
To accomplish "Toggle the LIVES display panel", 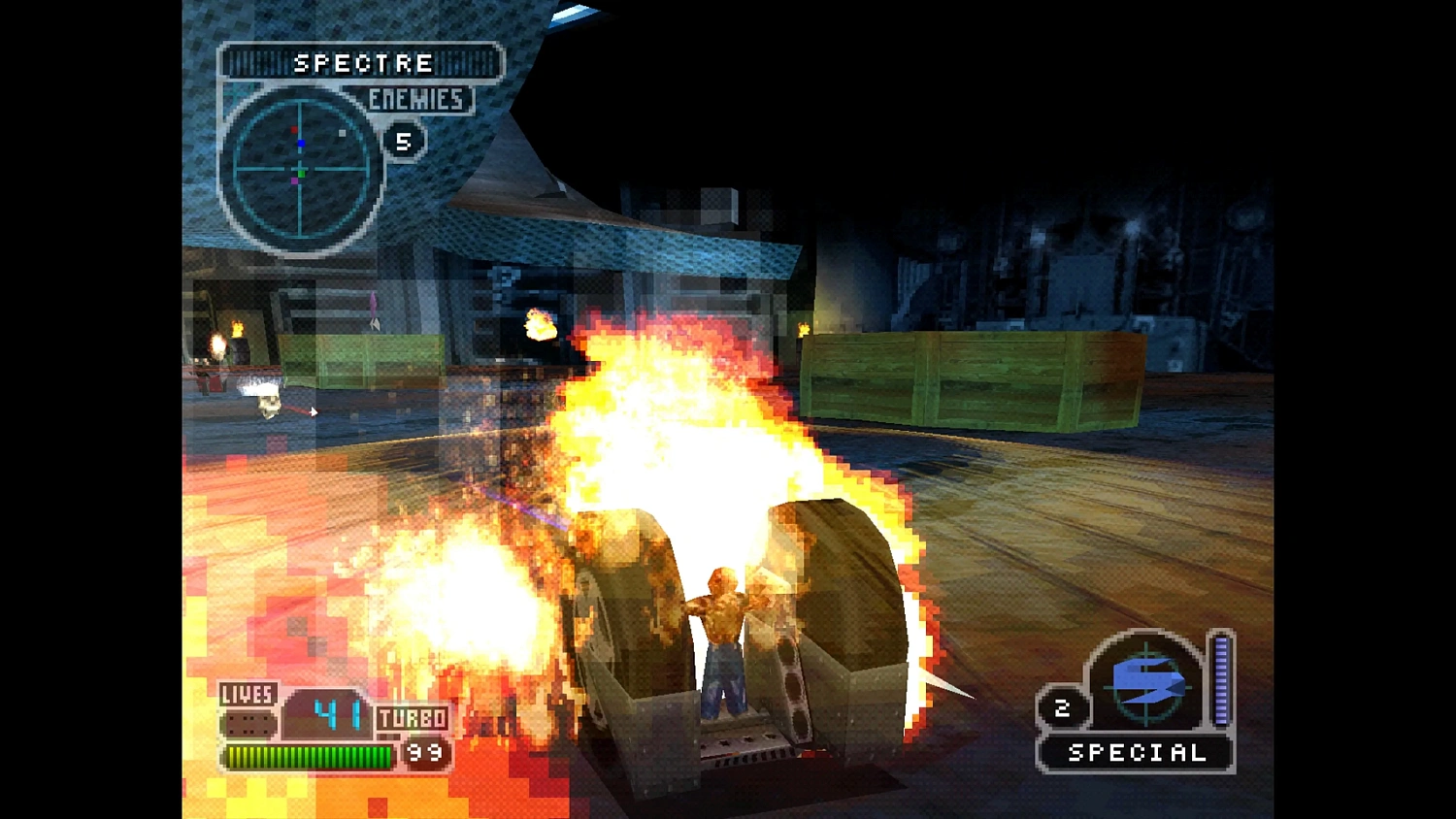I will [249, 696].
